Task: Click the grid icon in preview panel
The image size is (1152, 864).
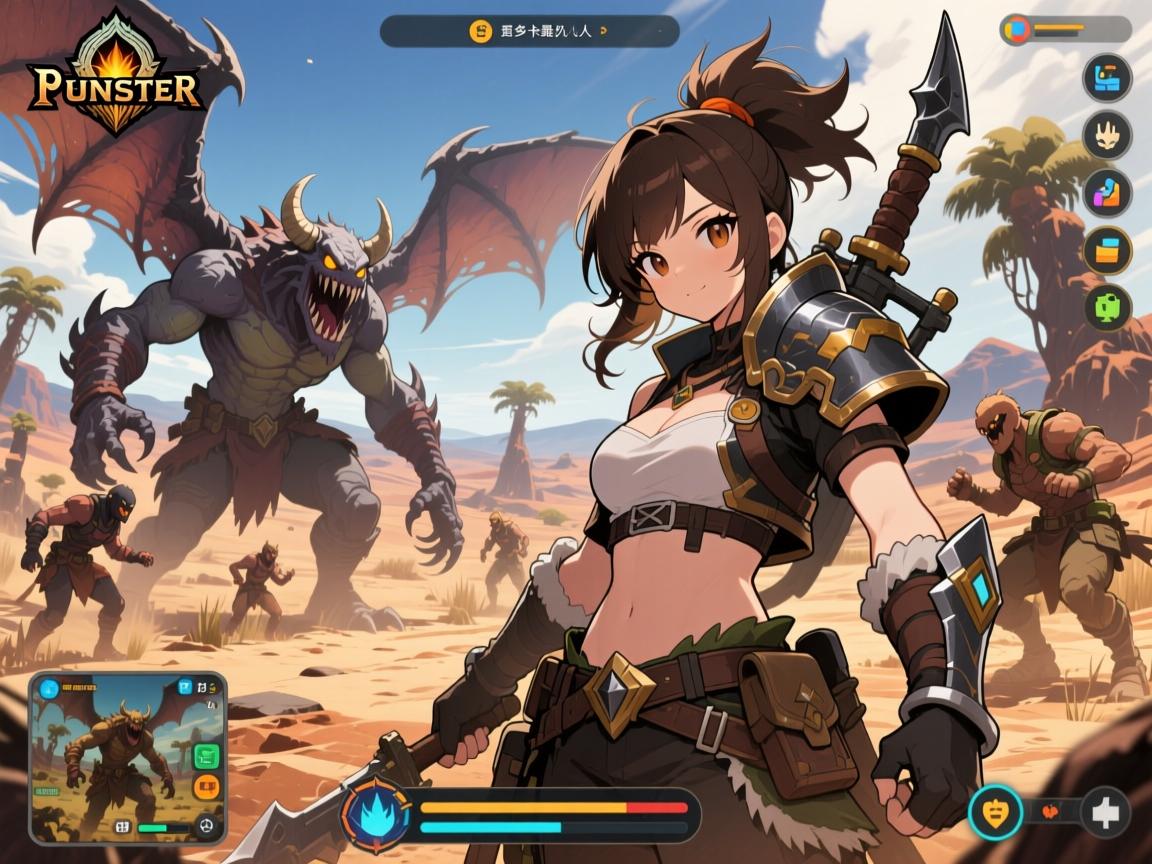Action: (122, 827)
